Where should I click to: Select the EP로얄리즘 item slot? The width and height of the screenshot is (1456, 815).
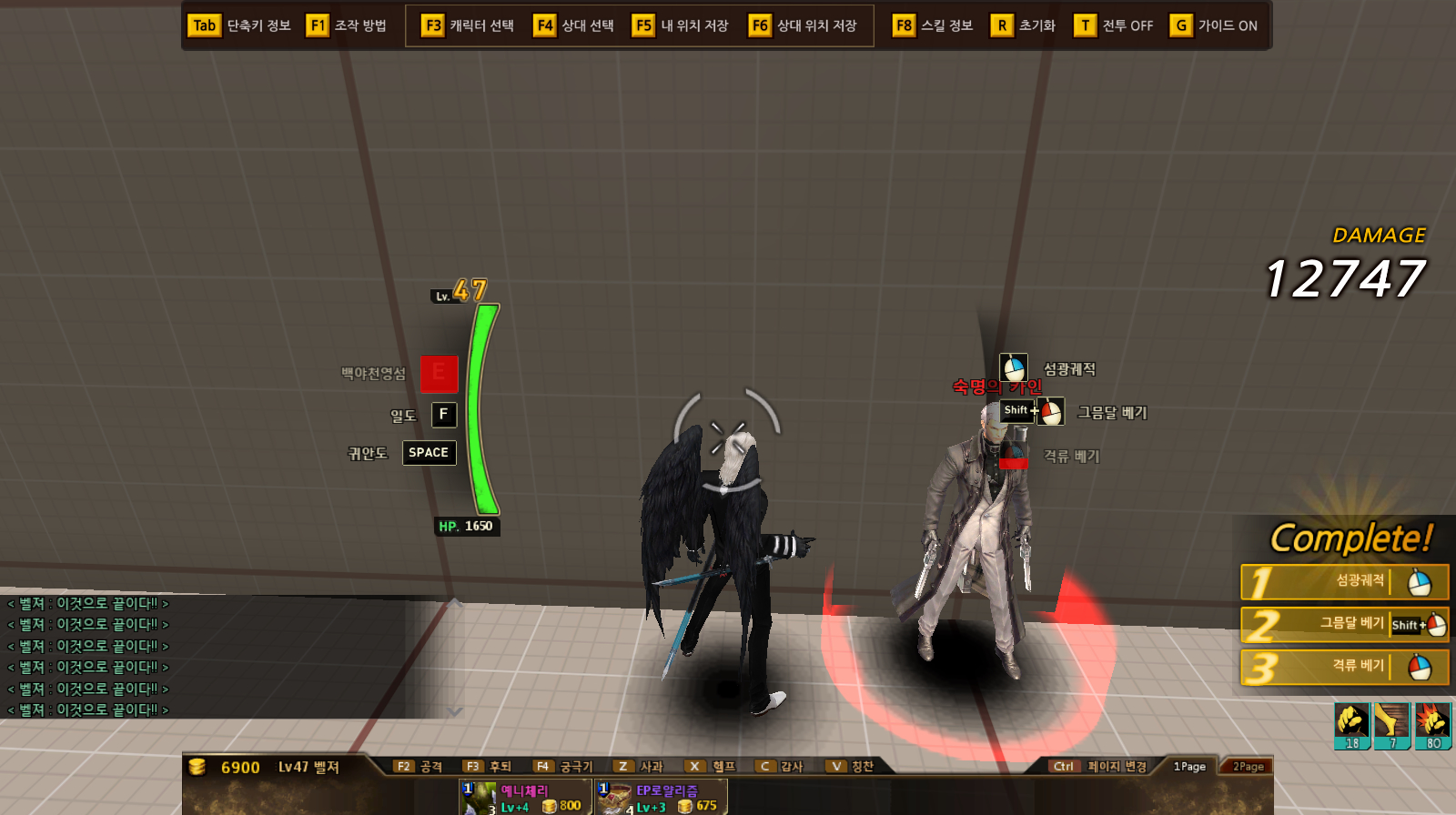tap(661, 797)
